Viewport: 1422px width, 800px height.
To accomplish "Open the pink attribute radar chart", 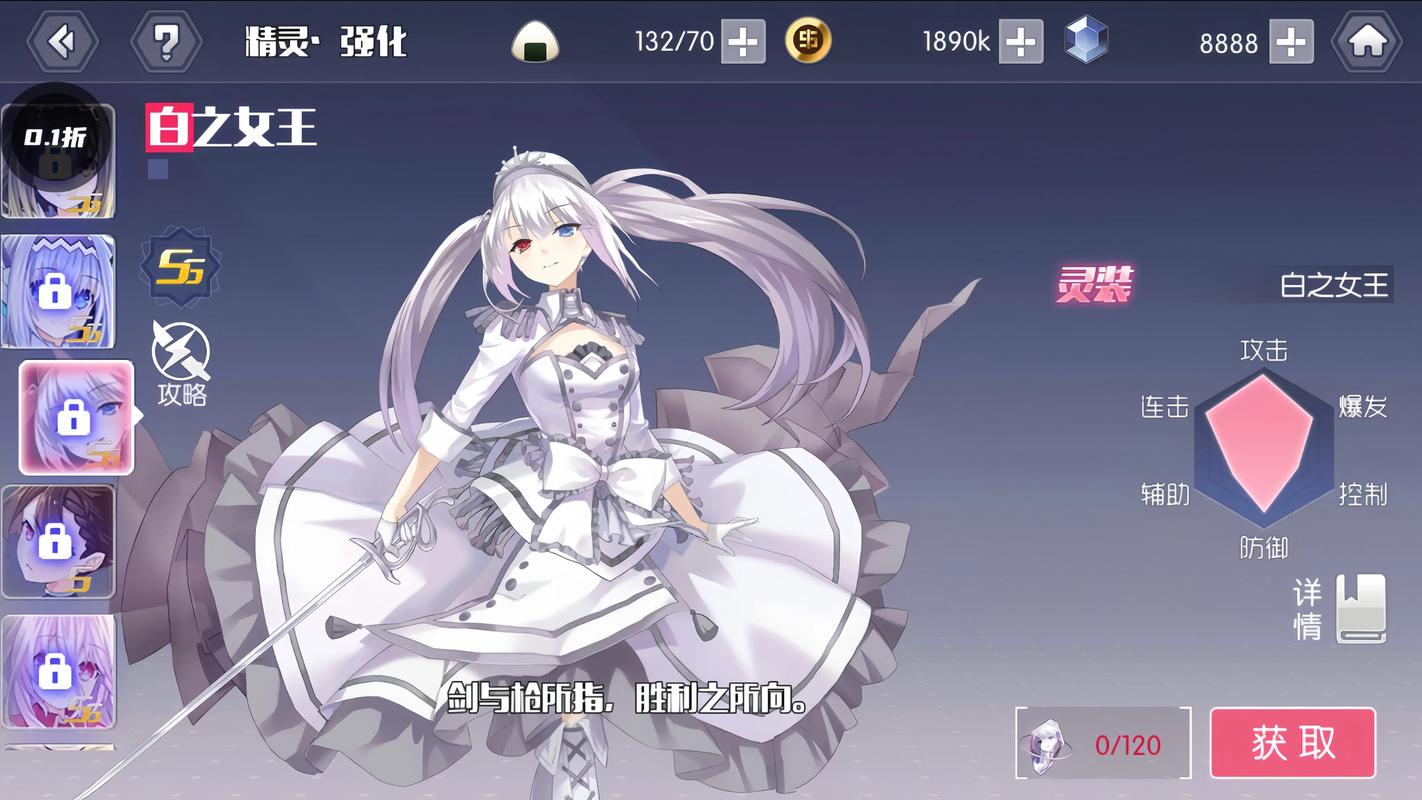I will [x=1262, y=447].
